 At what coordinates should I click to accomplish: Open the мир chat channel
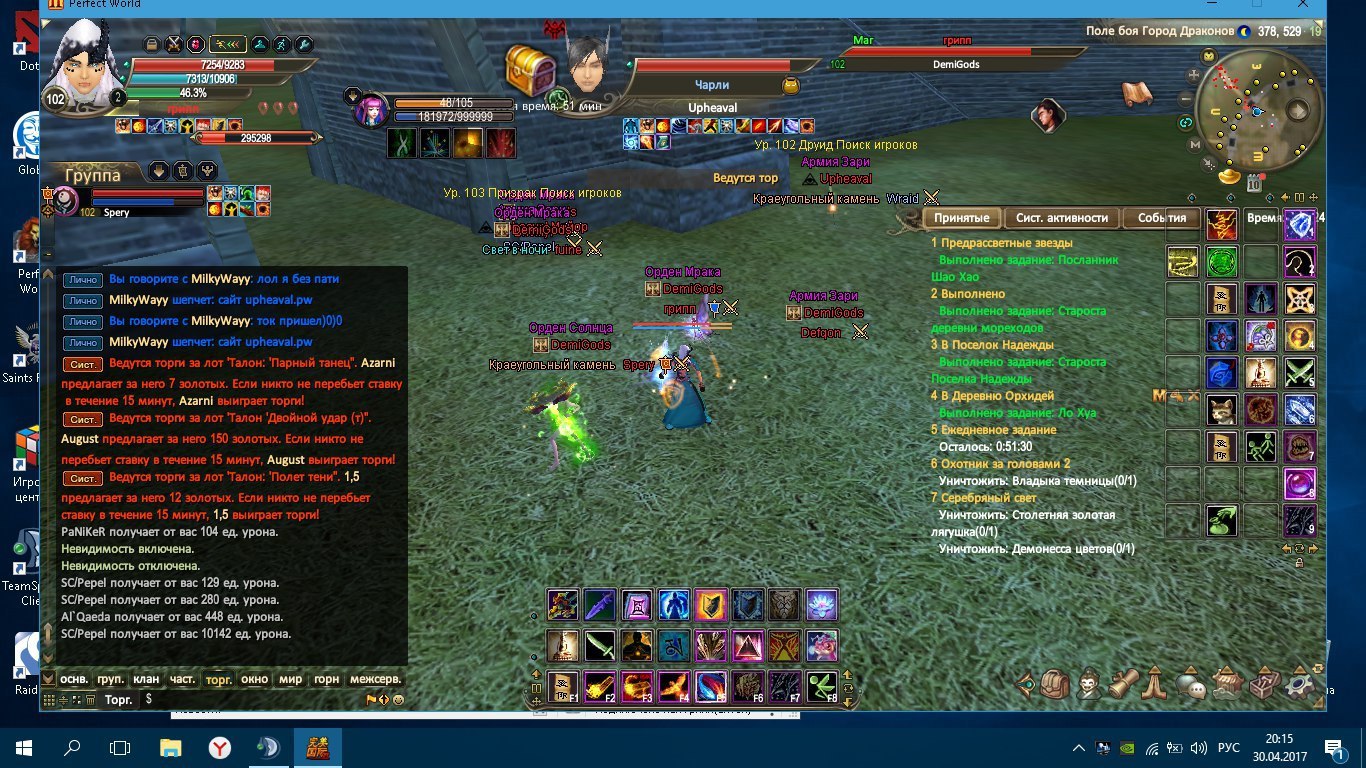pos(290,679)
